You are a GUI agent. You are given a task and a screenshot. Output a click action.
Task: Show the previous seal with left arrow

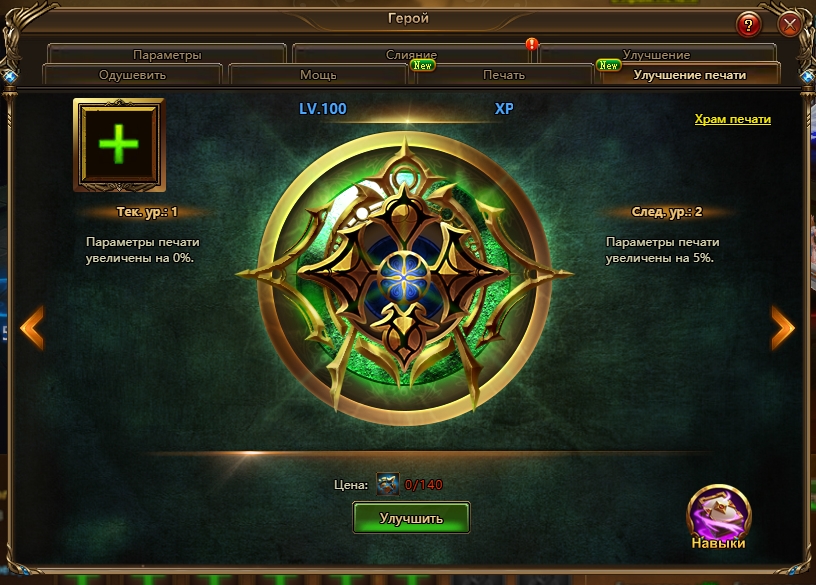(x=32, y=327)
